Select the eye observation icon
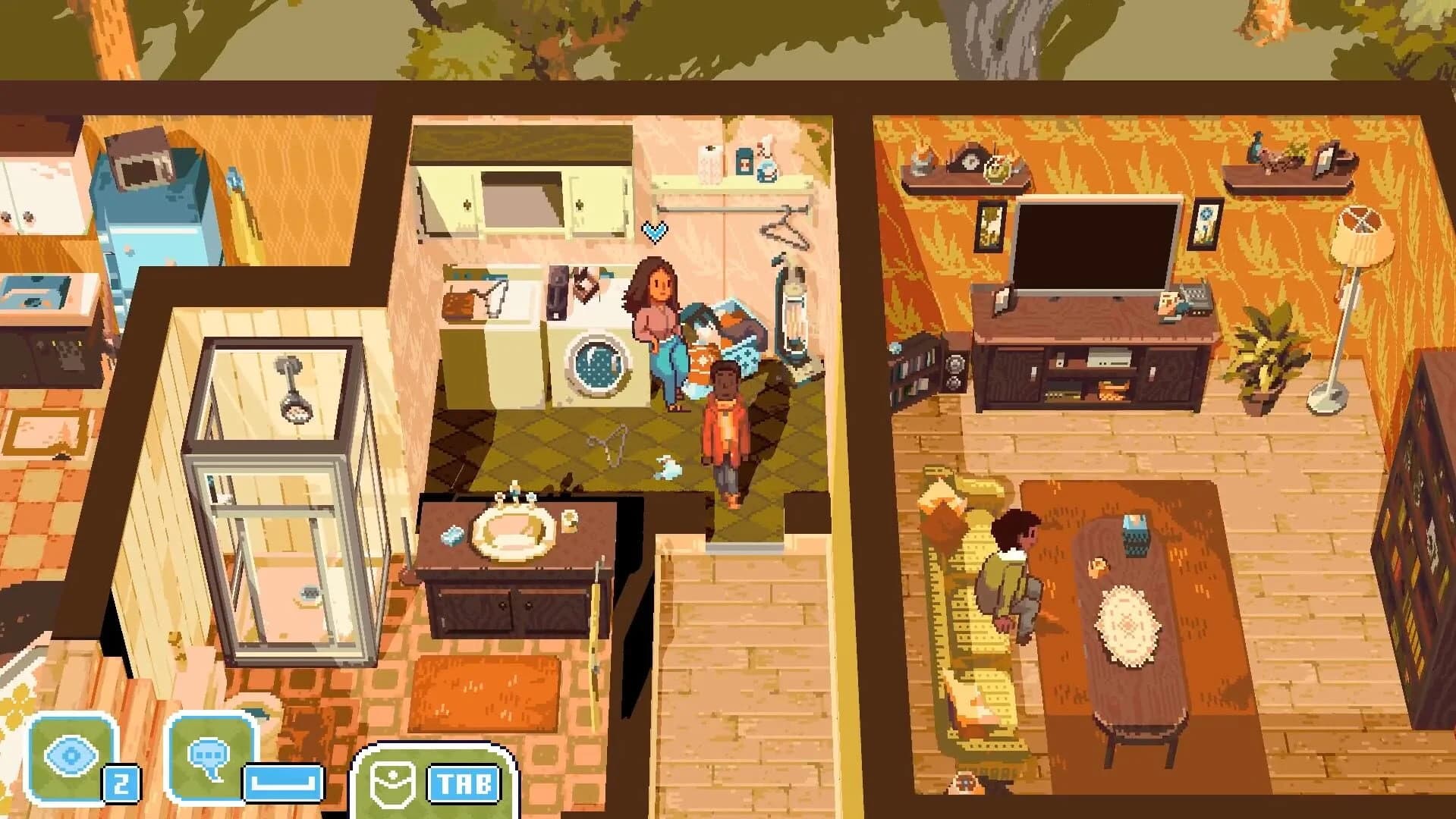The image size is (1456, 819). pos(72,752)
